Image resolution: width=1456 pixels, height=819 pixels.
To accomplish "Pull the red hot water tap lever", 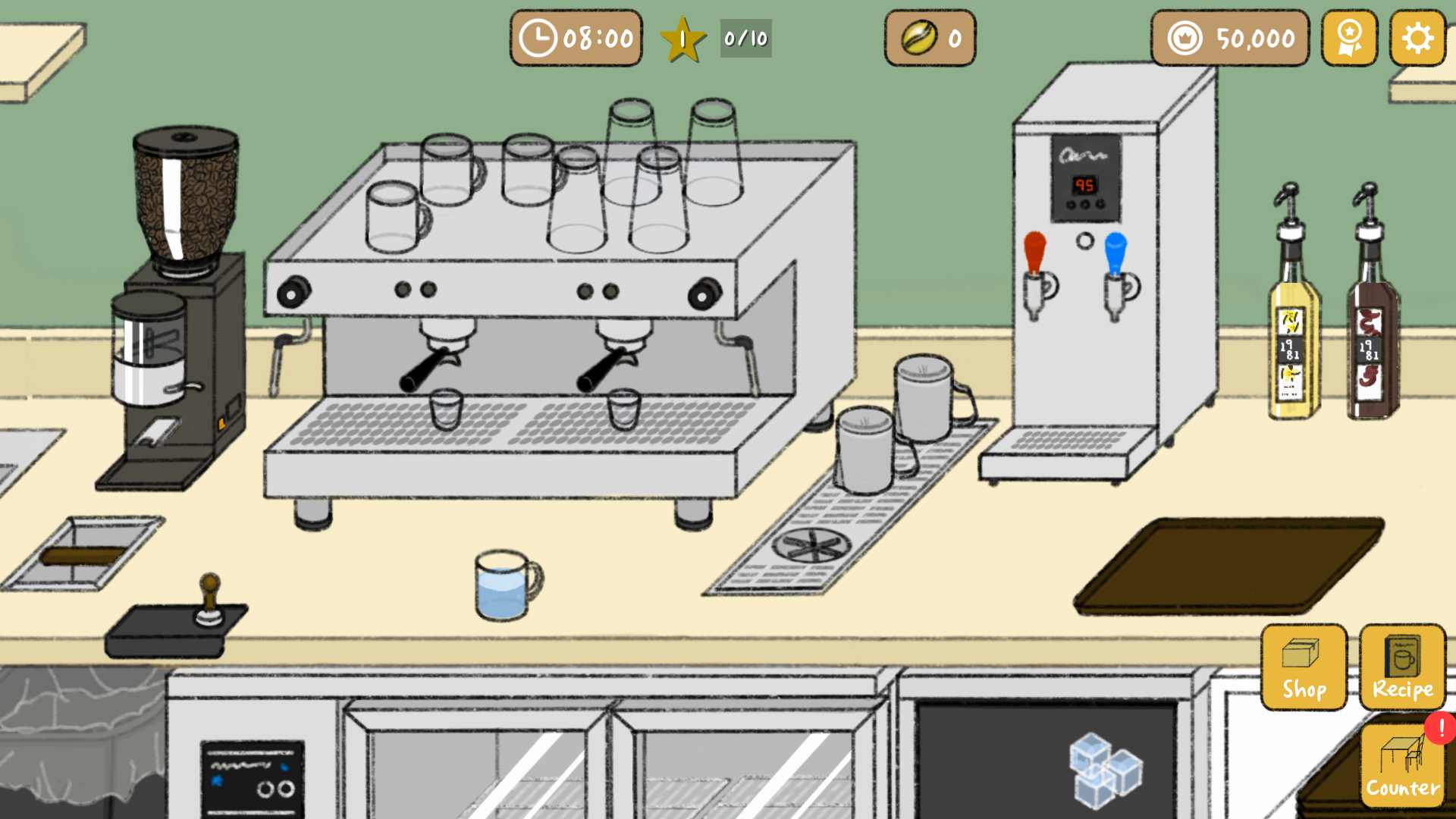I will pos(1036,250).
